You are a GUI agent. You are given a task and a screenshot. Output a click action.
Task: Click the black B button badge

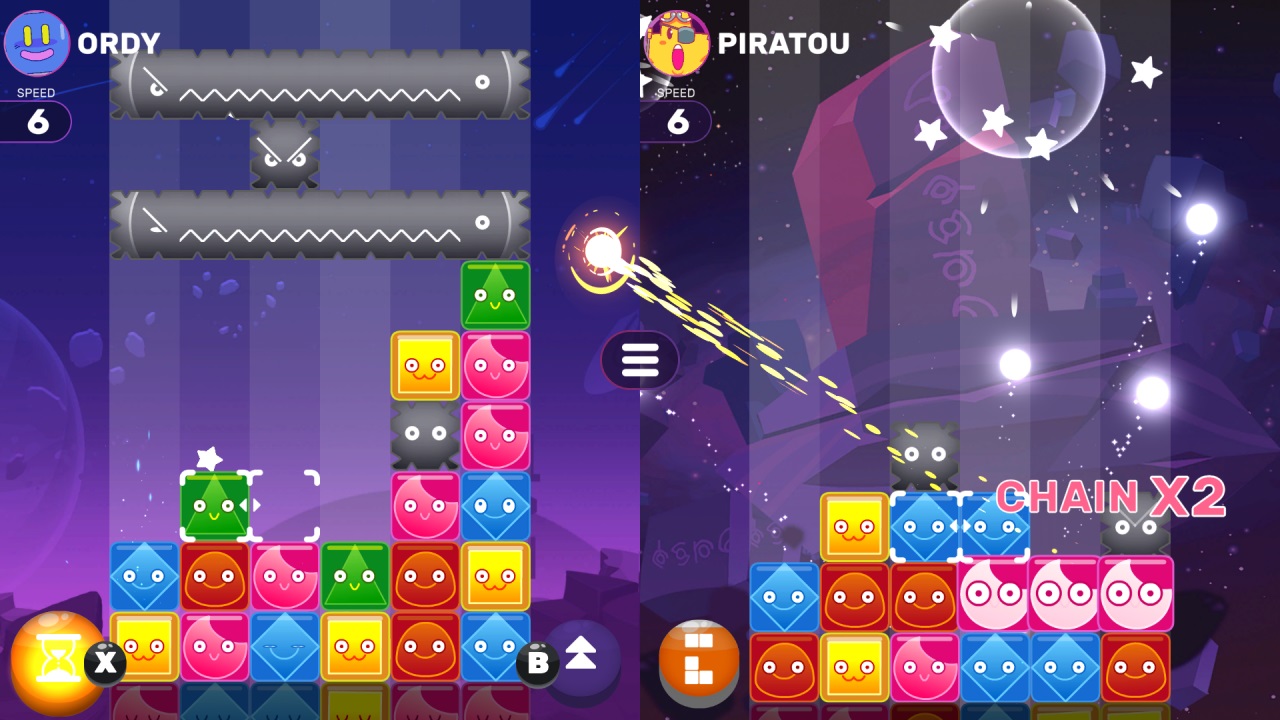pos(537,663)
